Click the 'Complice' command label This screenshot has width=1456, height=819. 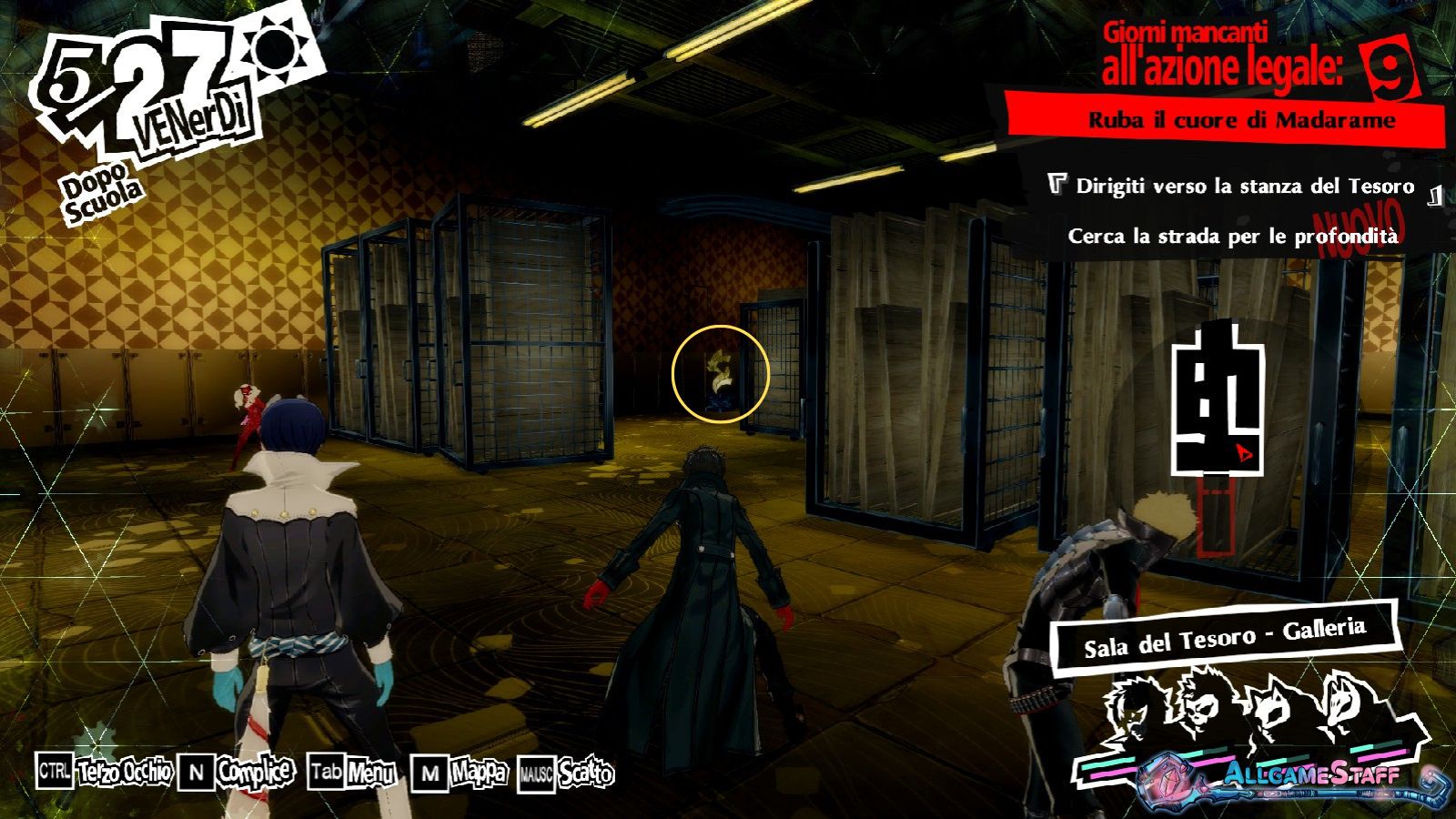point(255,773)
